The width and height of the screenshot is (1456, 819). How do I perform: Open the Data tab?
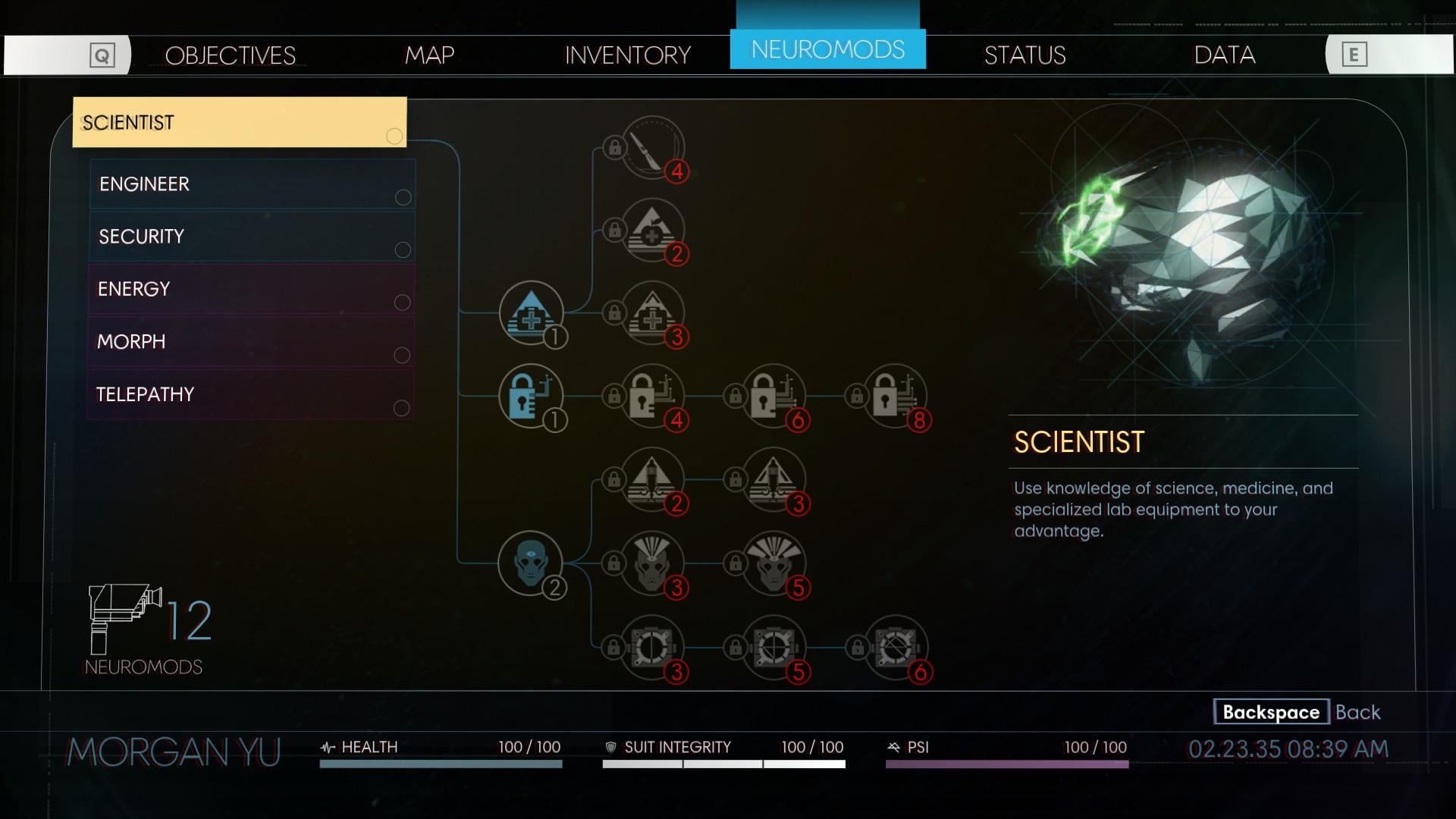[x=1224, y=55]
